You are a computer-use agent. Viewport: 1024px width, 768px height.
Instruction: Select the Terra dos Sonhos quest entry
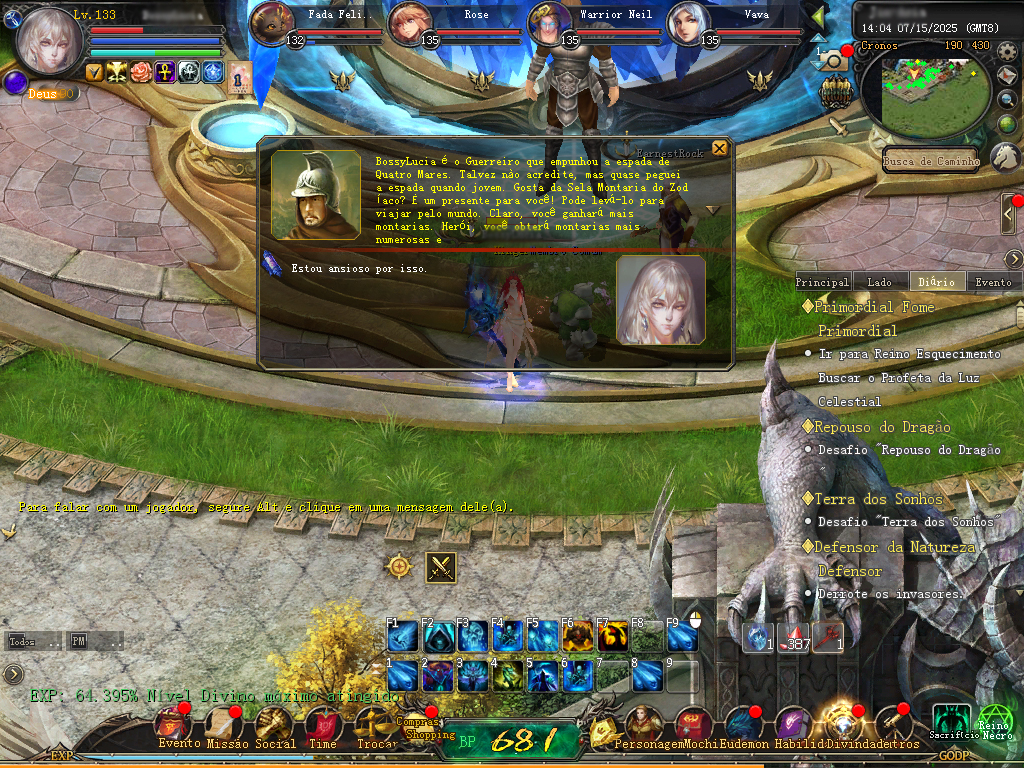(878, 499)
